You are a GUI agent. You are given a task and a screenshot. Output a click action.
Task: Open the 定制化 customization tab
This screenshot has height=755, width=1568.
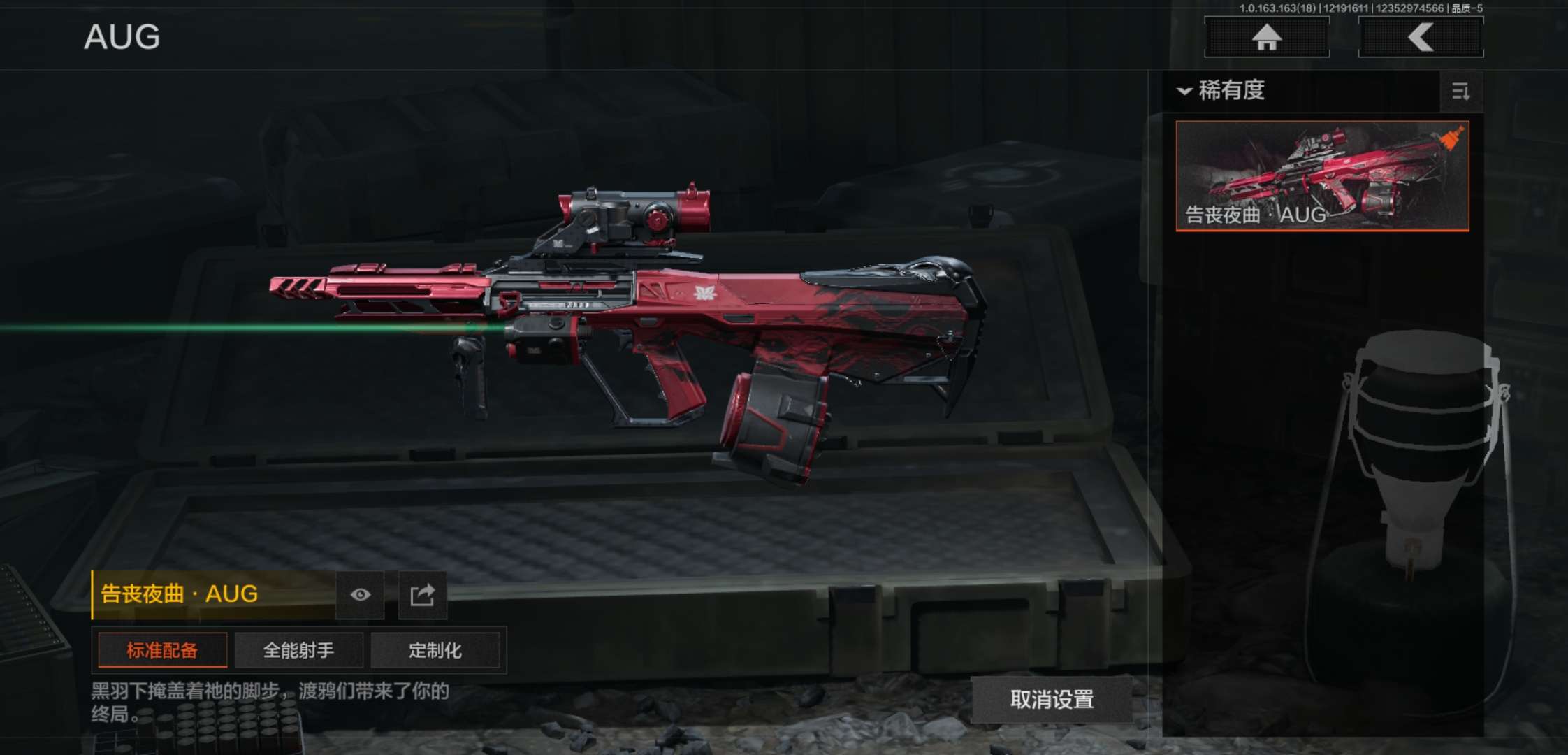(x=435, y=650)
